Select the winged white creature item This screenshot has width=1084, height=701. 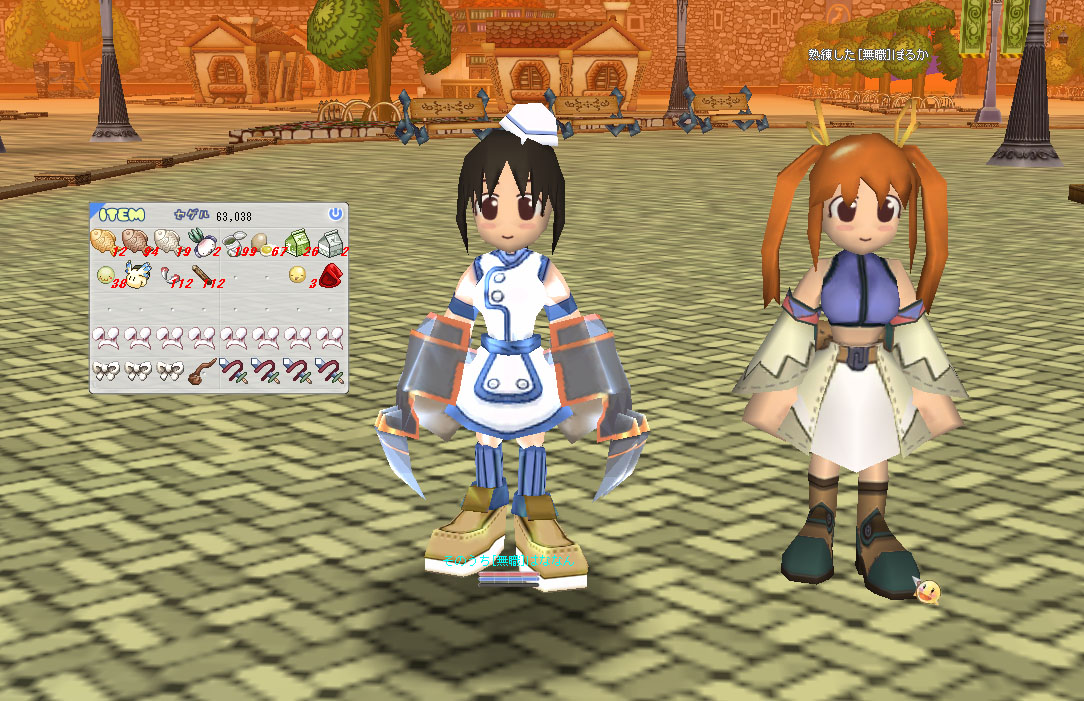point(137,273)
